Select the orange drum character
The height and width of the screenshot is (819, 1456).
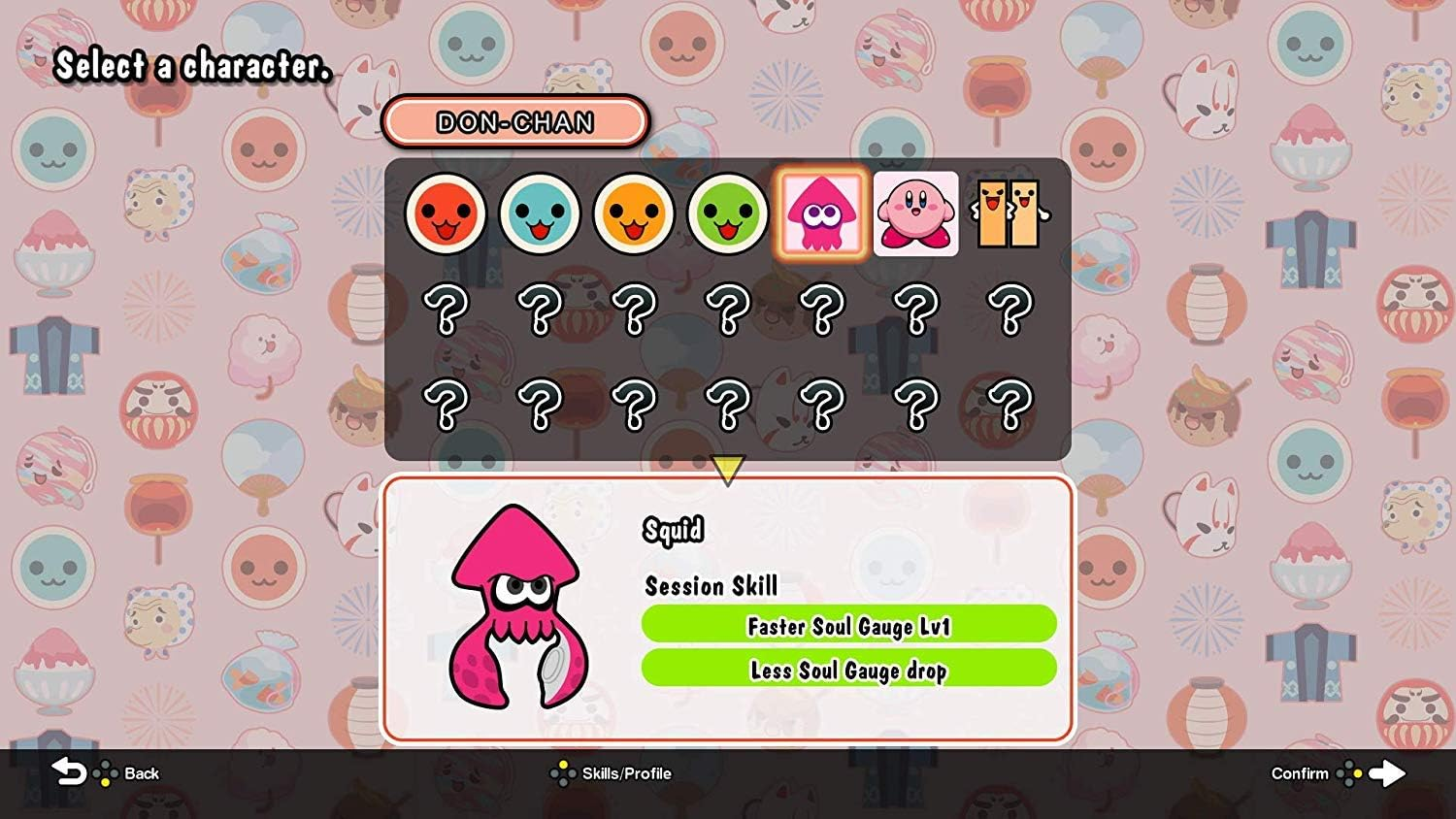634,213
